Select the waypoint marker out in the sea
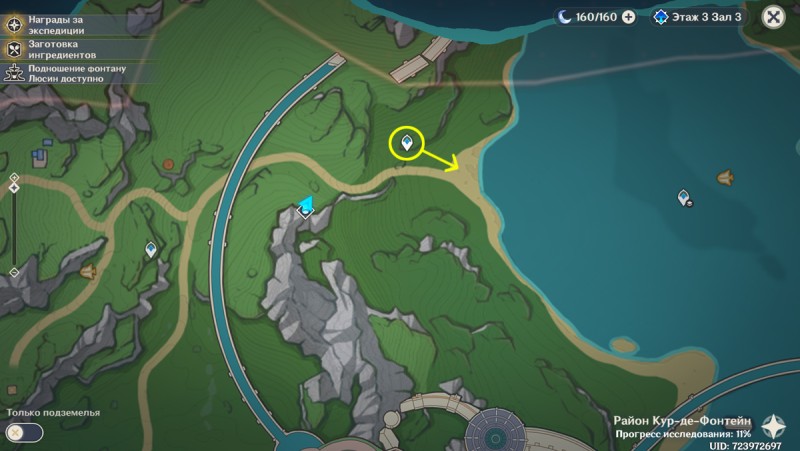 click(x=685, y=198)
